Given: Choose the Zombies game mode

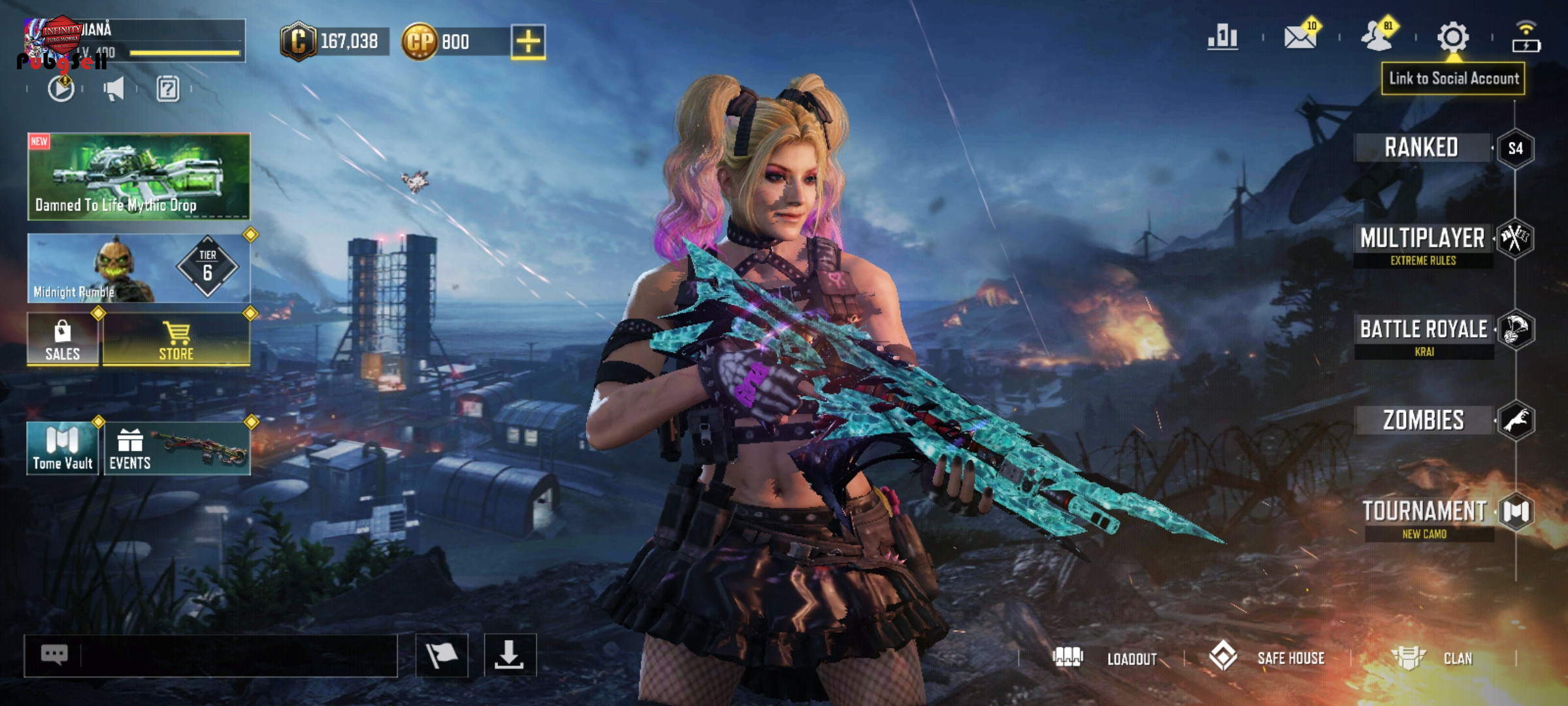Looking at the screenshot, I should (x=1424, y=420).
